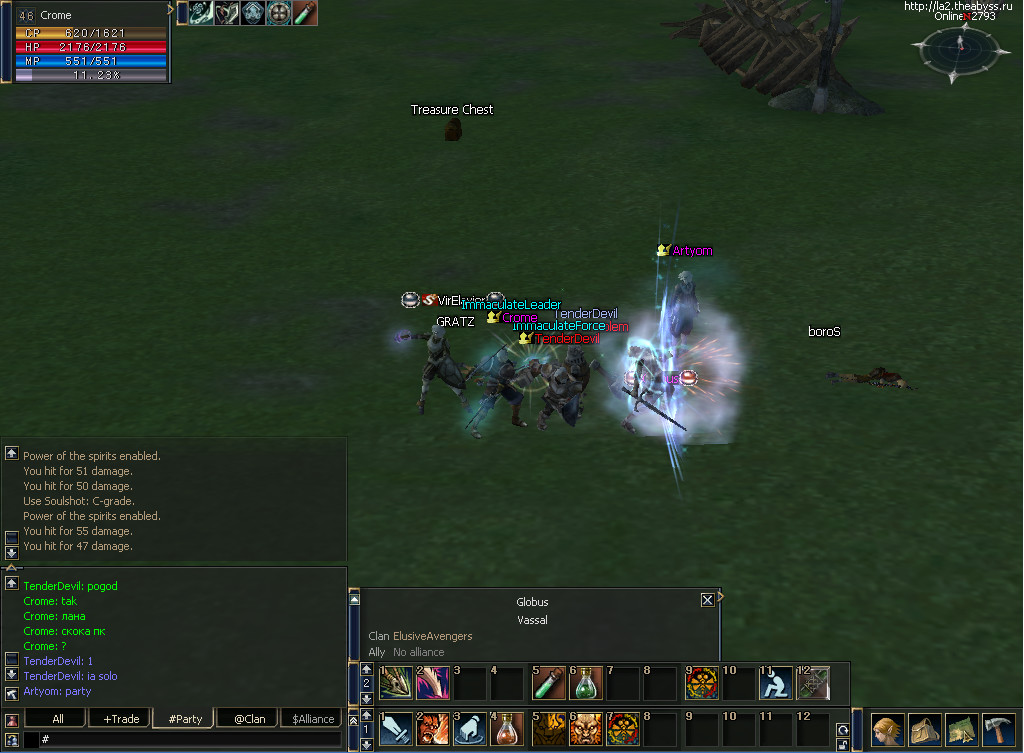
Task: Open the inventory bag icon
Action: (924, 730)
